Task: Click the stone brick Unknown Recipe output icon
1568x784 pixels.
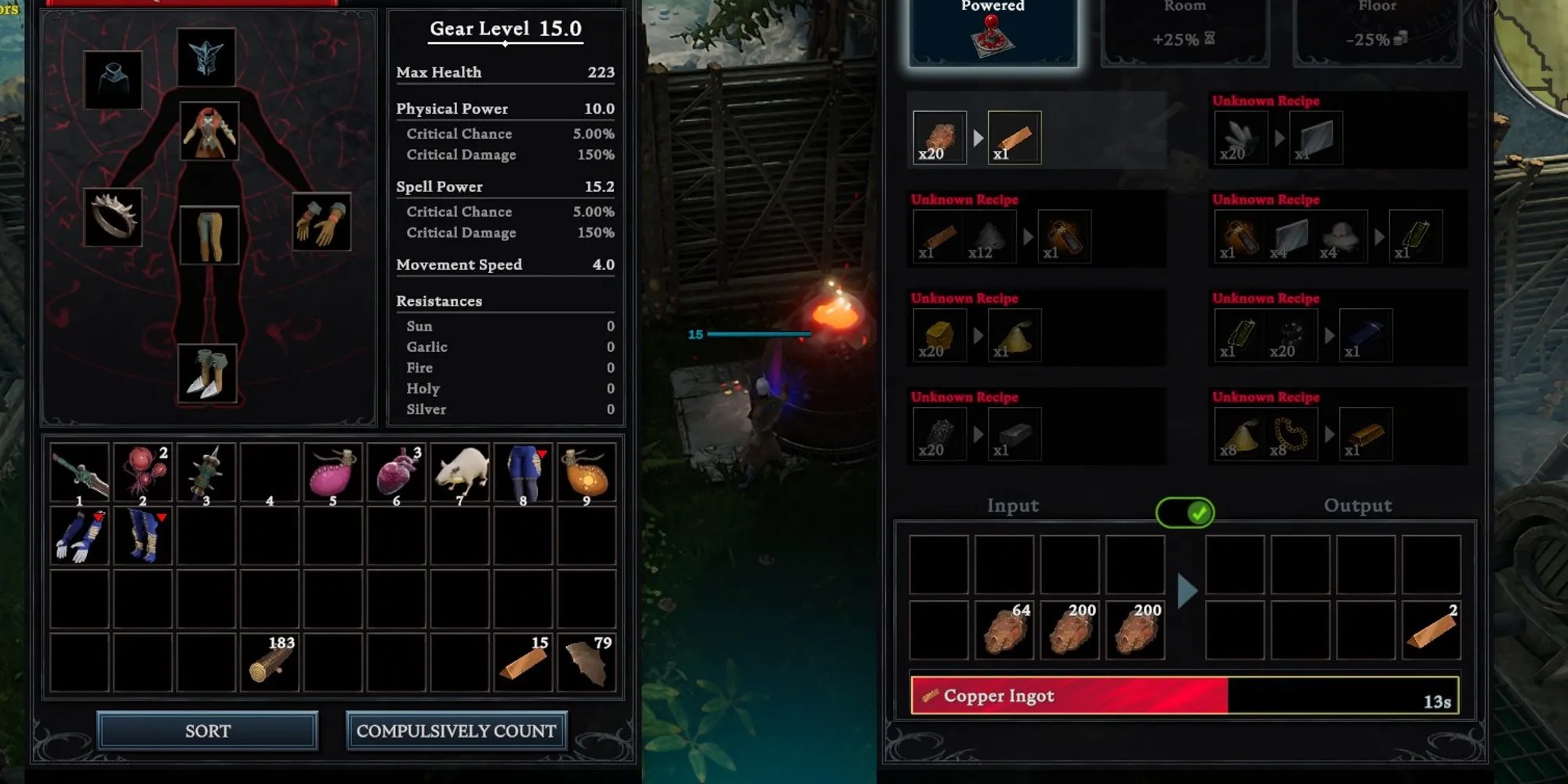Action: [x=1316, y=137]
